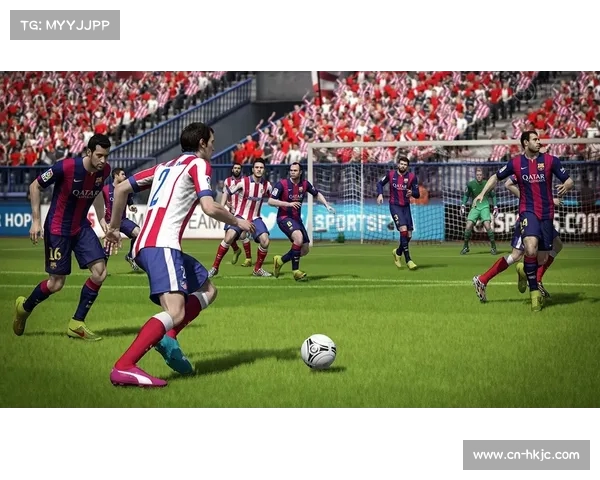The image size is (600, 480).
Task: Open the www.cn-hkjc.com website link
Action: coord(526,455)
